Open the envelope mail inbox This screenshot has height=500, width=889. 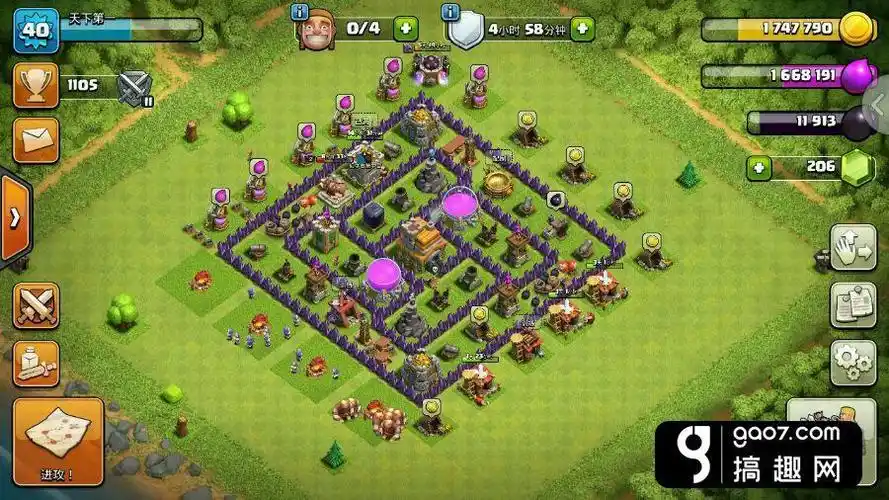35,140
